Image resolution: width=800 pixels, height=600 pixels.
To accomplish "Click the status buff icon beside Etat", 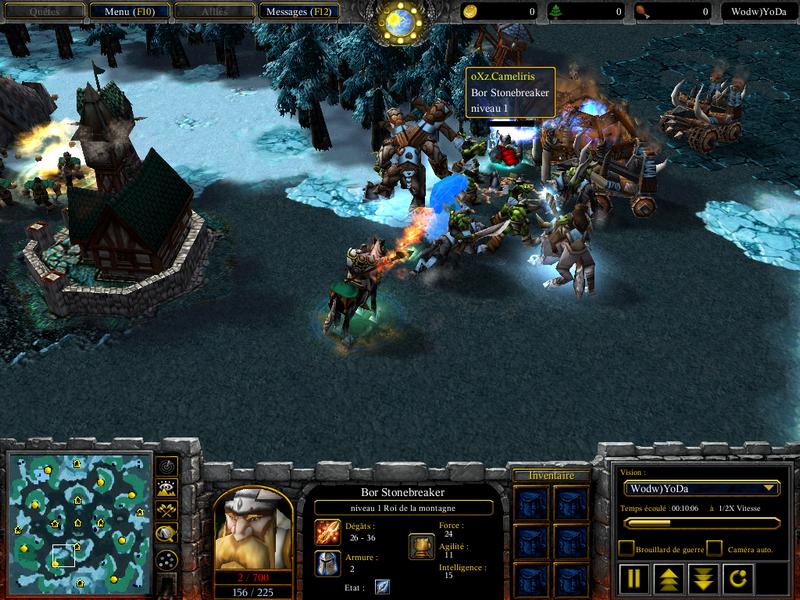I will pos(382,587).
